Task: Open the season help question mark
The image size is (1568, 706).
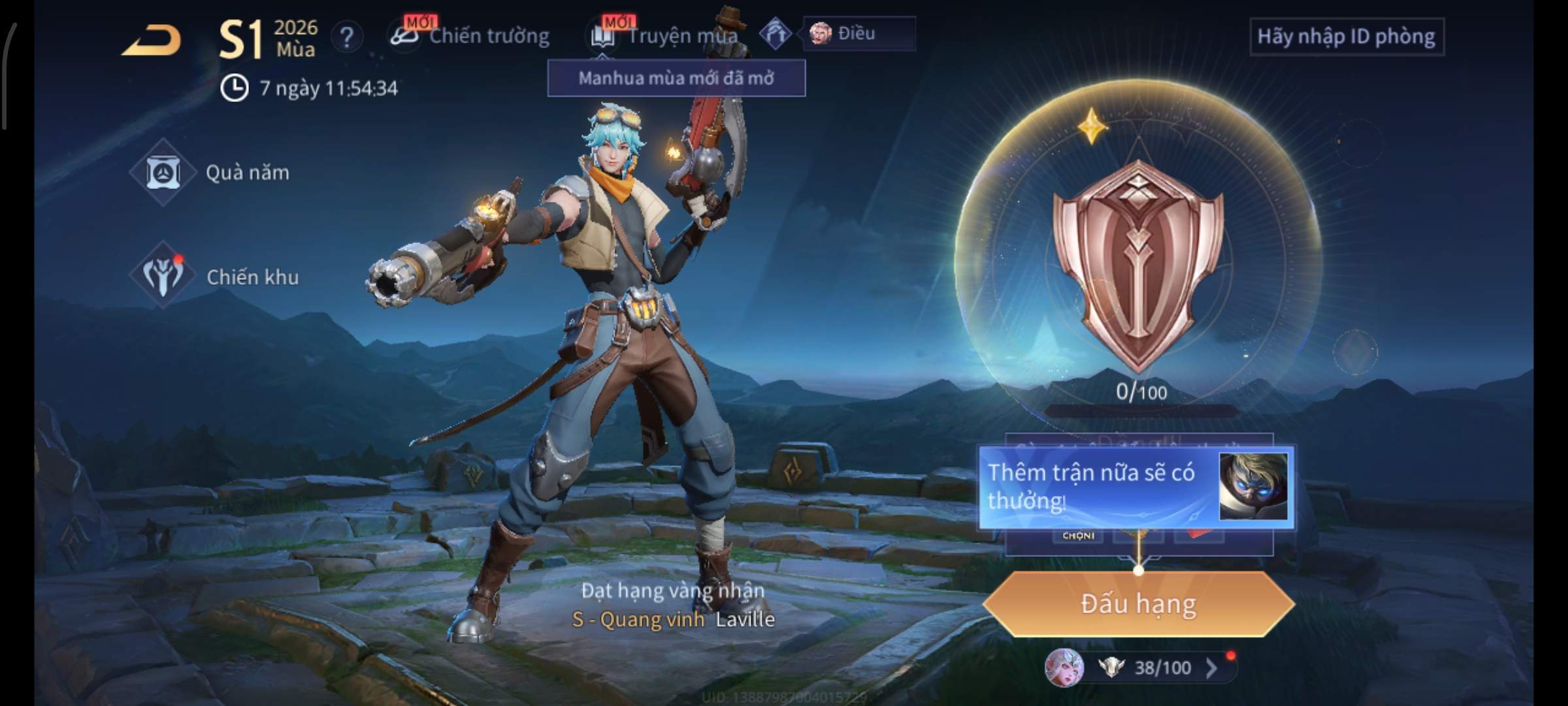Action: [x=347, y=37]
